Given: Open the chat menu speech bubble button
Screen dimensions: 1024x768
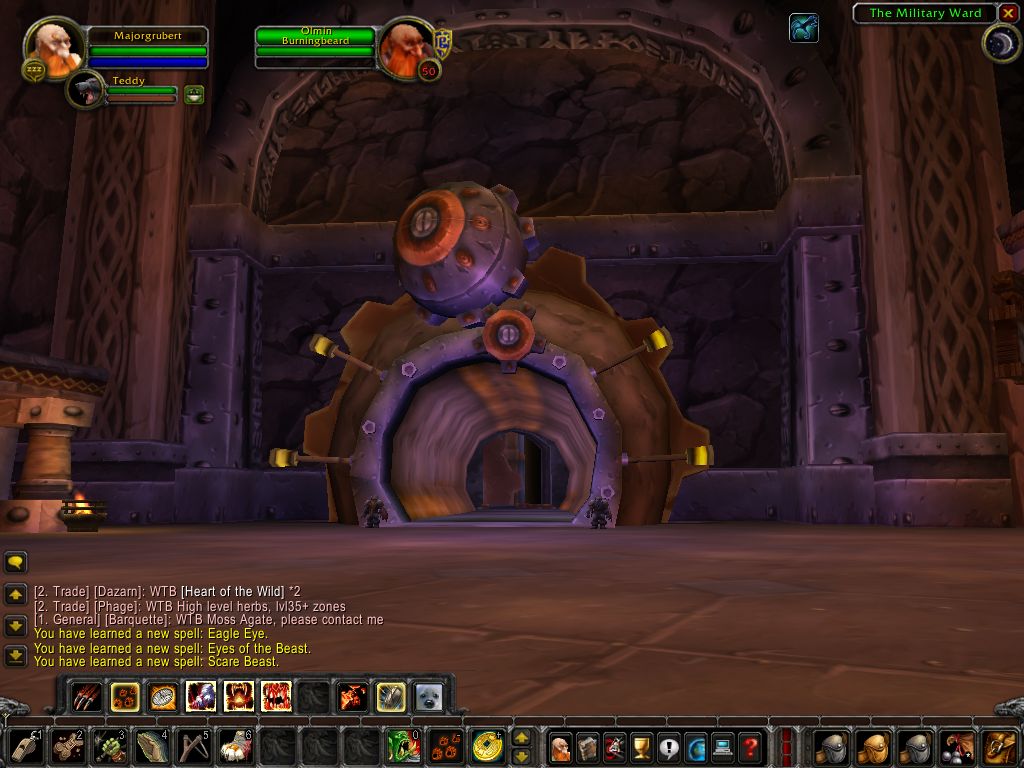Looking at the screenshot, I should 16,563.
